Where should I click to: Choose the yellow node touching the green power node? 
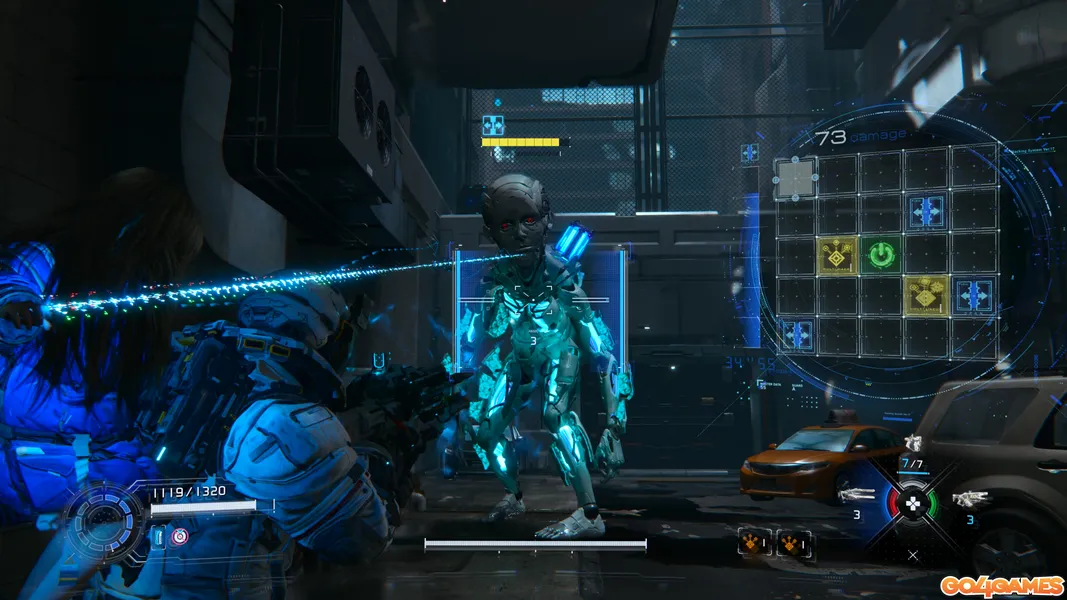click(836, 256)
